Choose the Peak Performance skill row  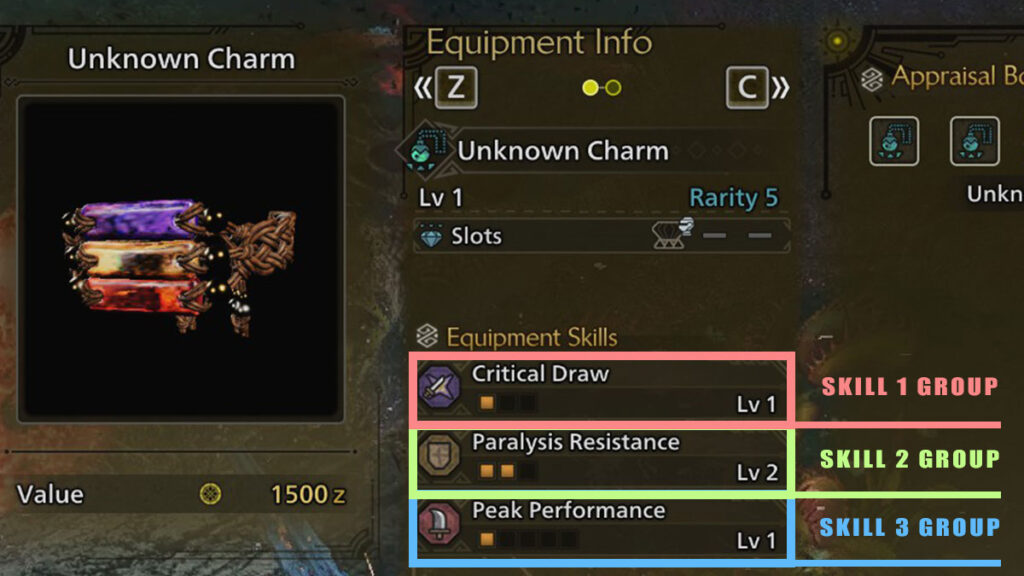(602, 526)
